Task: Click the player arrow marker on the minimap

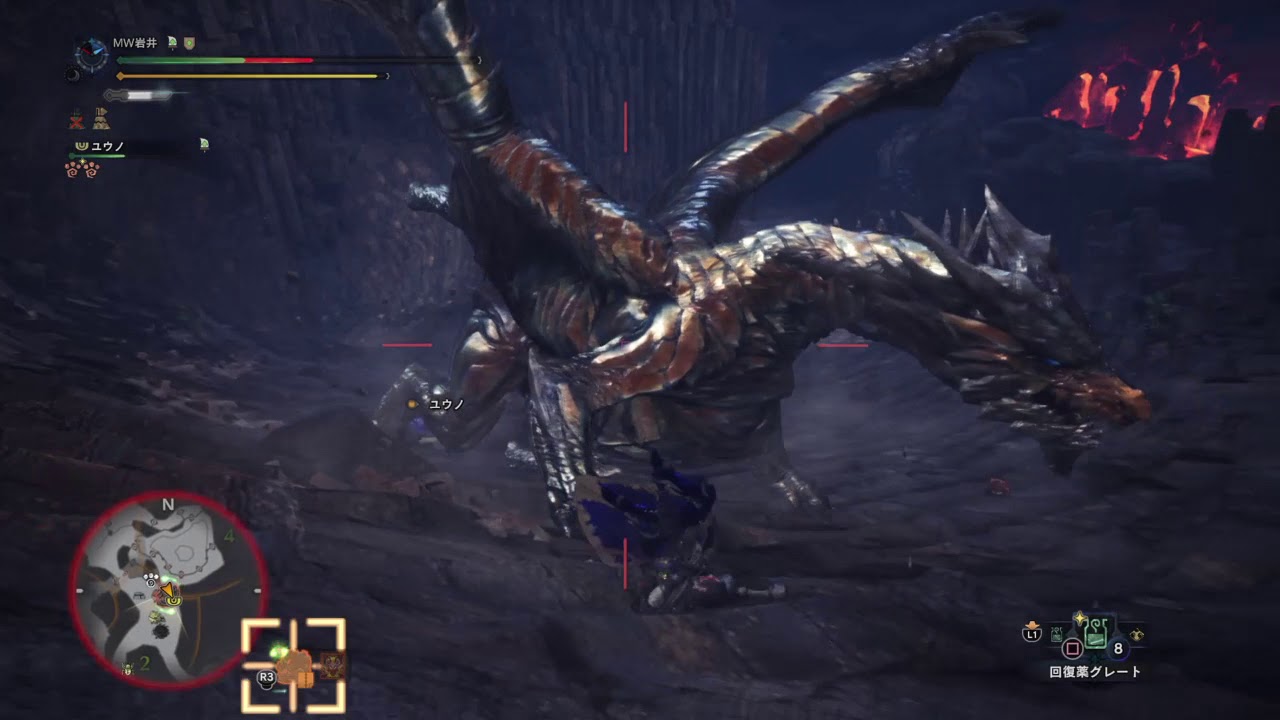Action: tap(170, 591)
